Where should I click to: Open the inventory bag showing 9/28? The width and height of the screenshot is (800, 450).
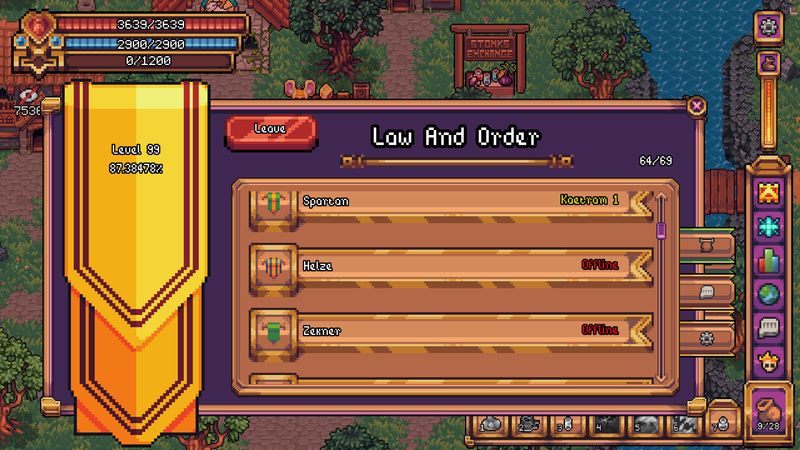tap(770, 412)
